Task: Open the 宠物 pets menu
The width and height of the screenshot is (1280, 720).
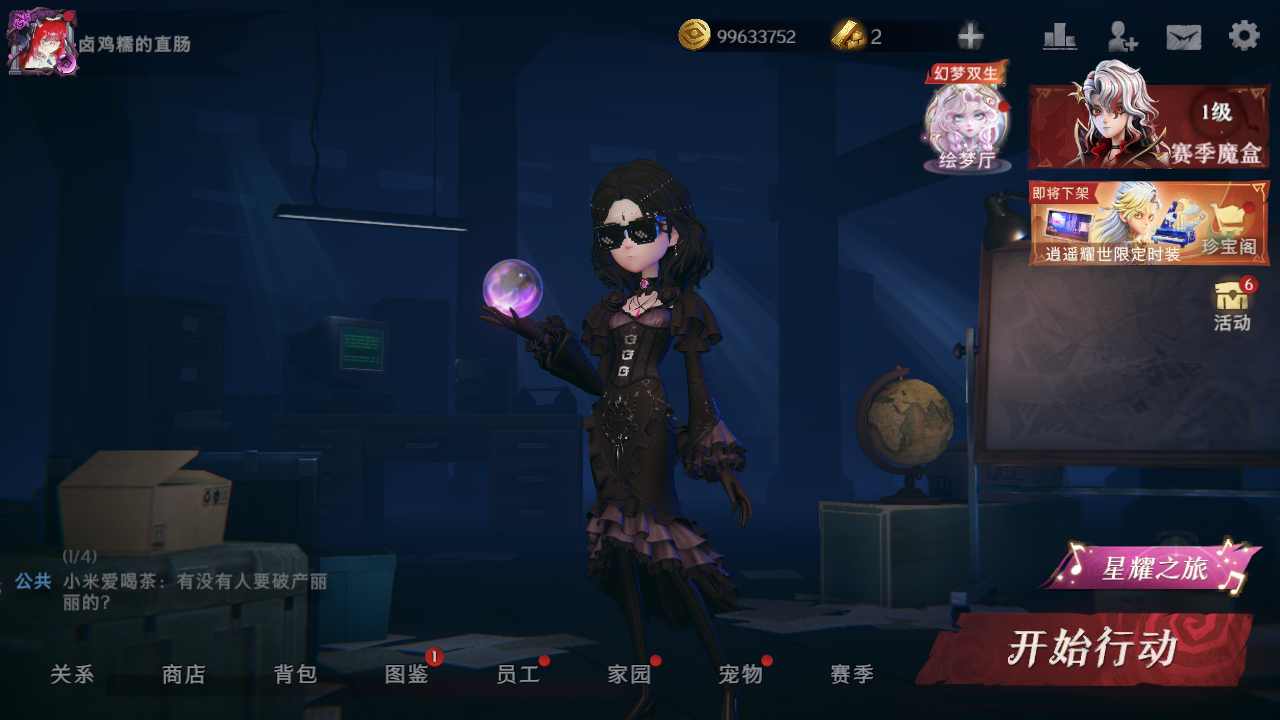Action: click(x=741, y=675)
